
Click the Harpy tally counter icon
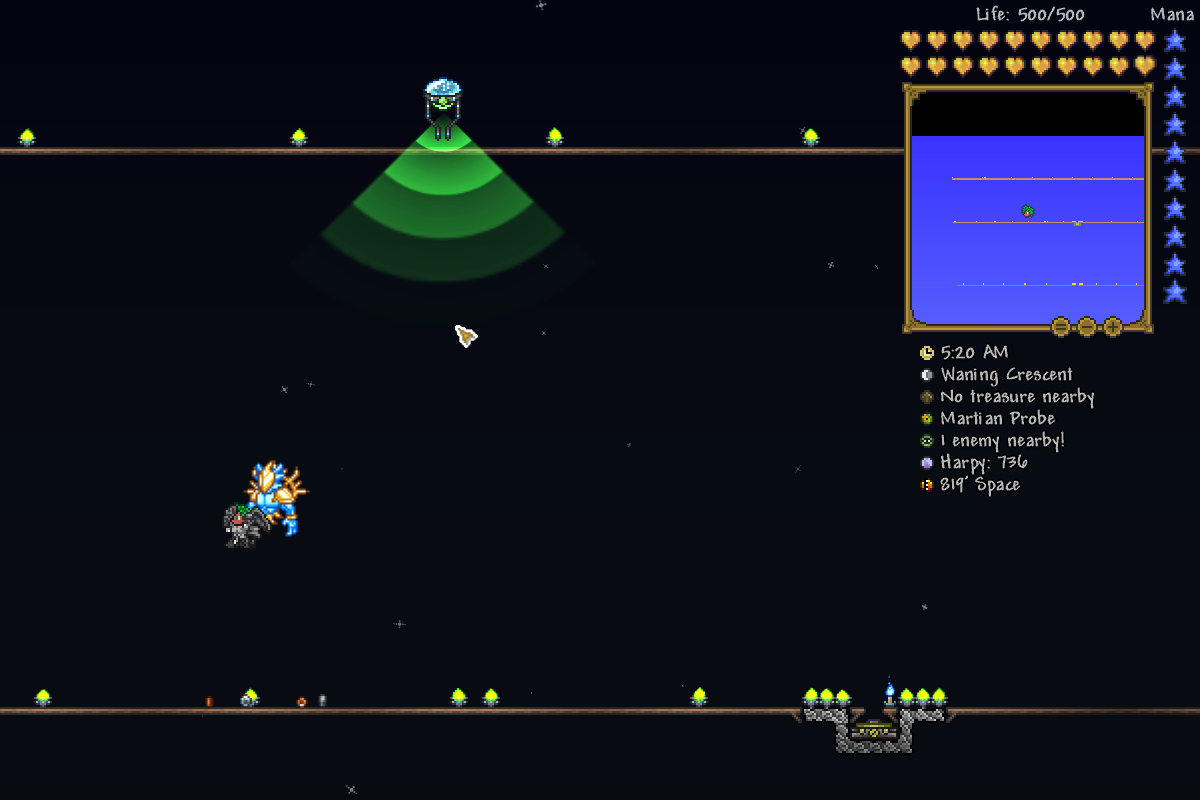[x=927, y=463]
